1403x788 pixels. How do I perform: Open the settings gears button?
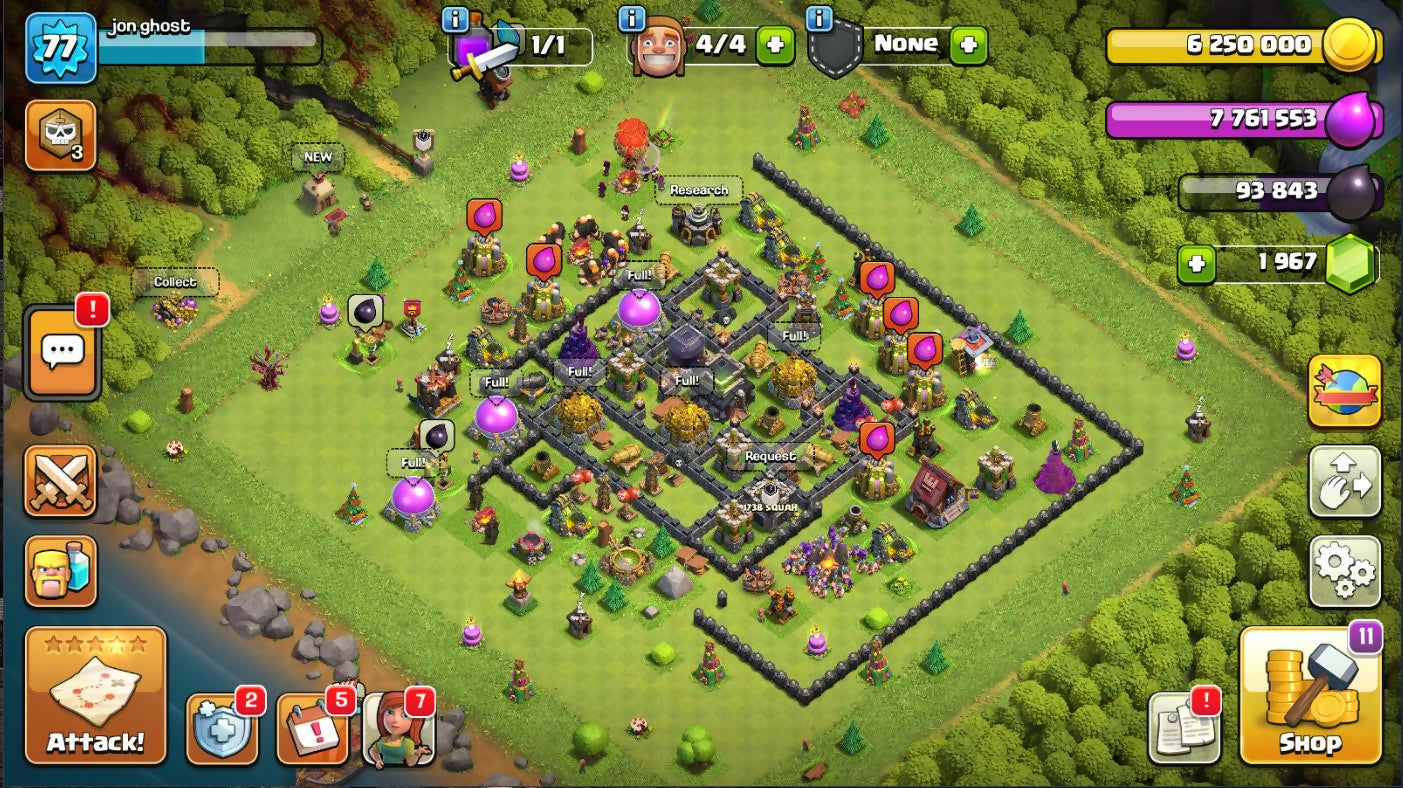tap(1344, 572)
